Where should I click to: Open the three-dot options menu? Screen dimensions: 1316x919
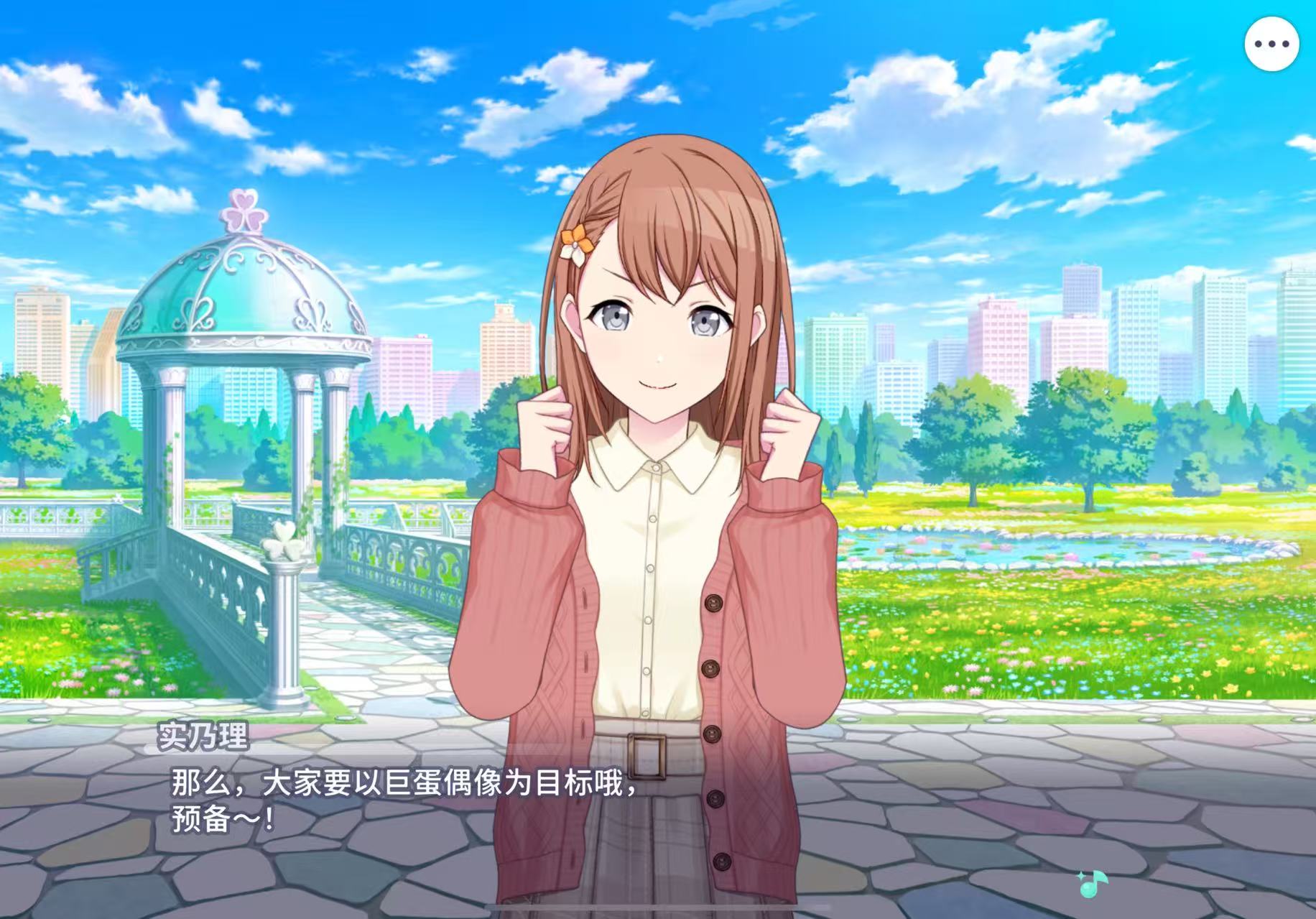tap(1271, 44)
